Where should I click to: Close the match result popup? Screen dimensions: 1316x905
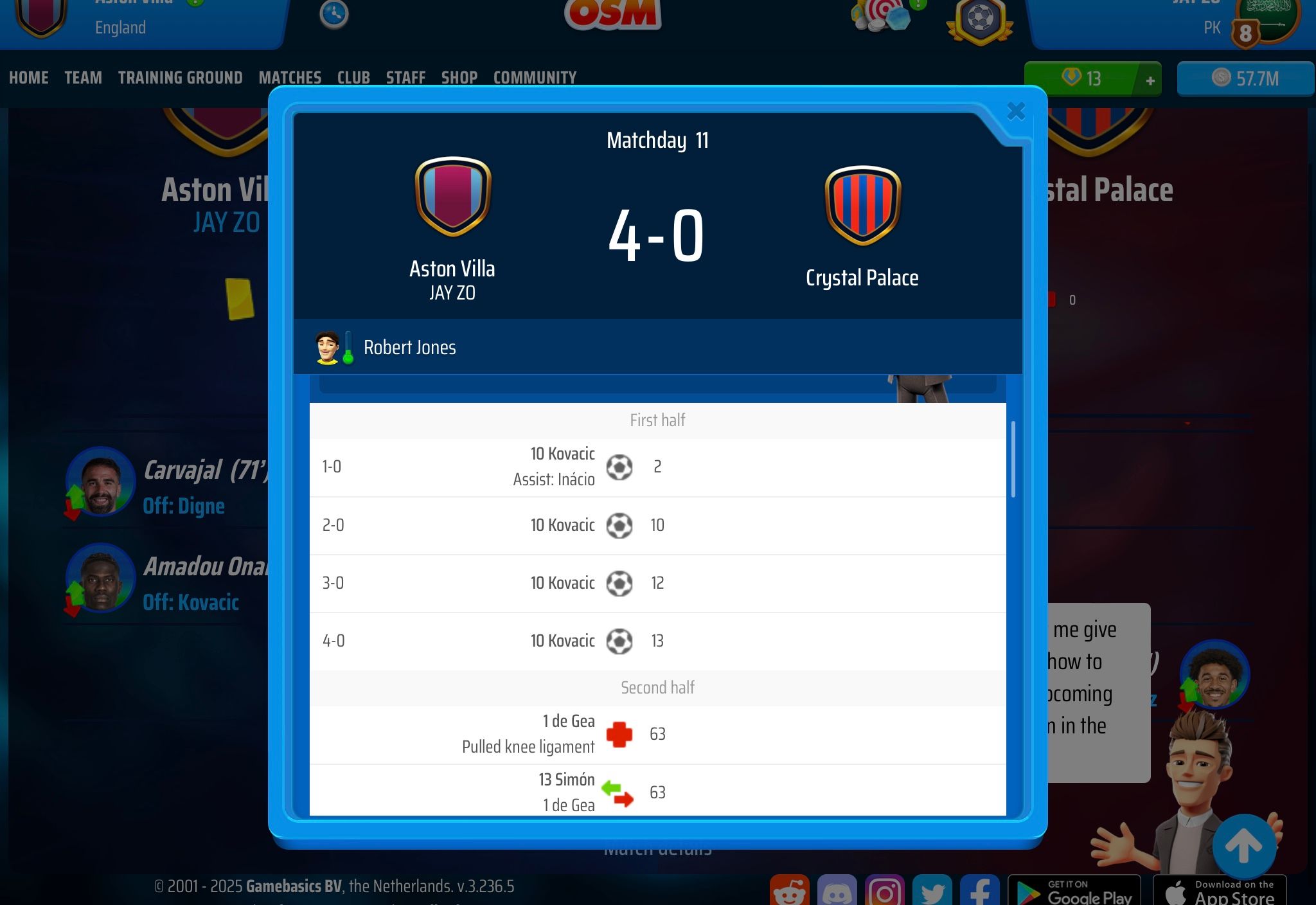click(1015, 112)
